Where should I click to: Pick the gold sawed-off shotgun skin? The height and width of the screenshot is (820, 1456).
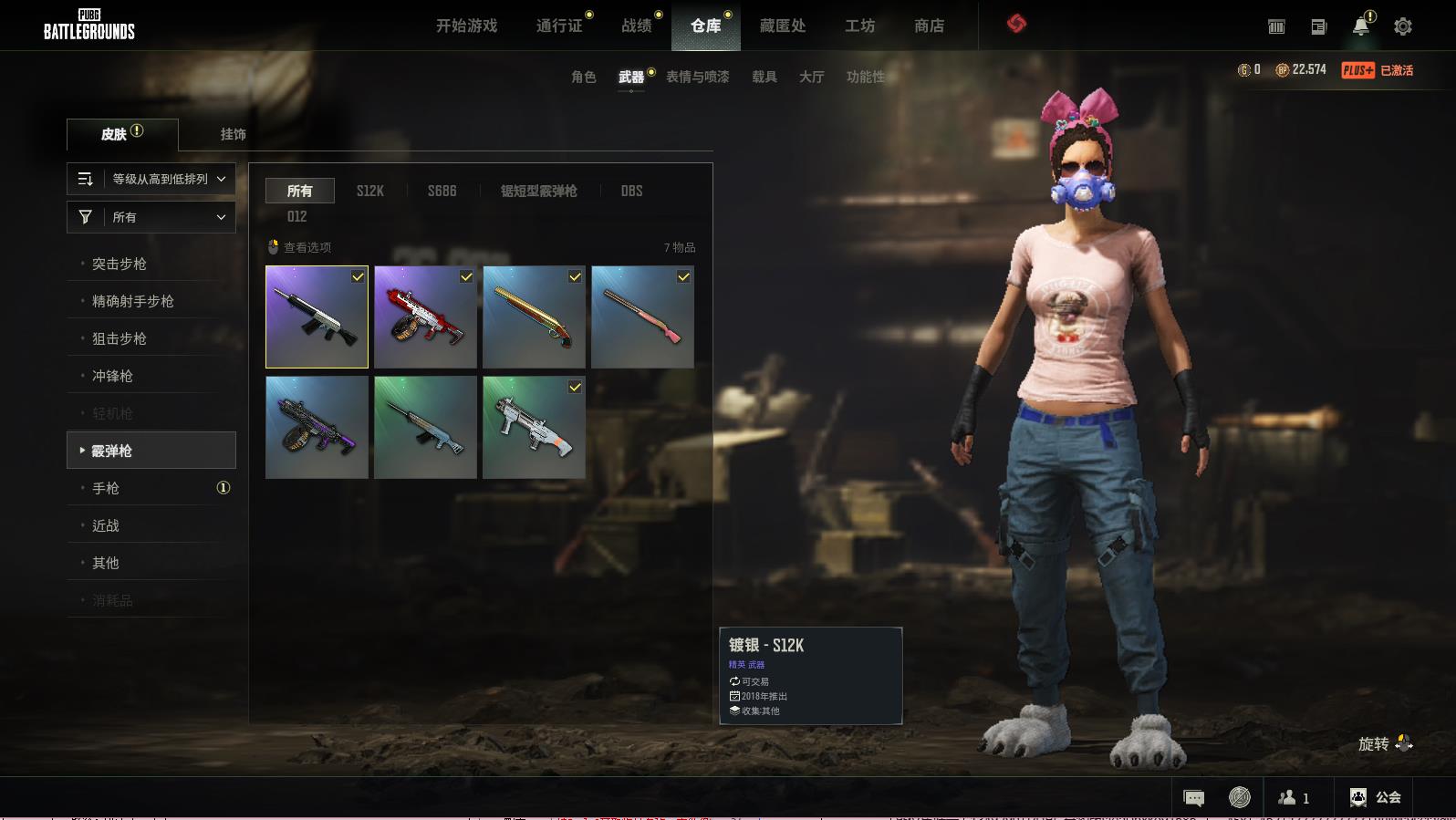534,317
